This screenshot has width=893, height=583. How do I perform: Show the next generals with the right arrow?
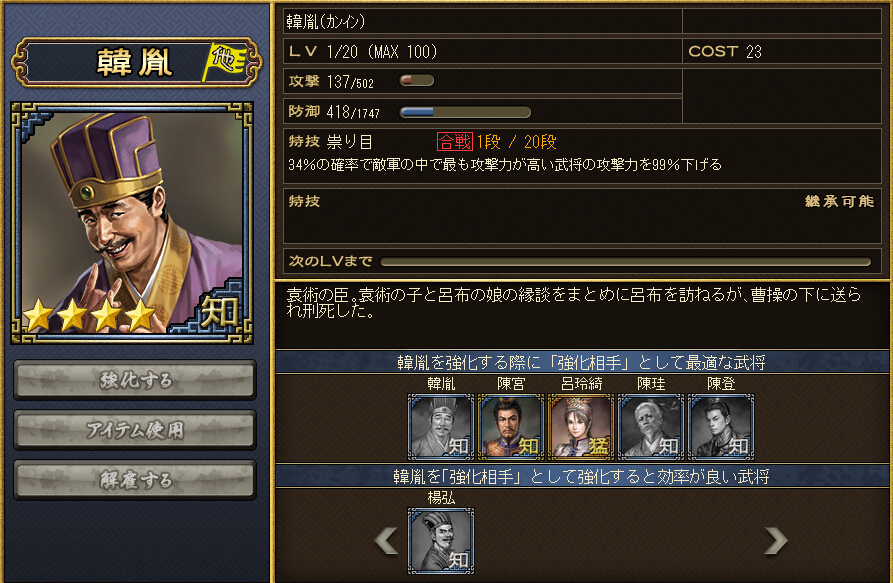click(775, 540)
